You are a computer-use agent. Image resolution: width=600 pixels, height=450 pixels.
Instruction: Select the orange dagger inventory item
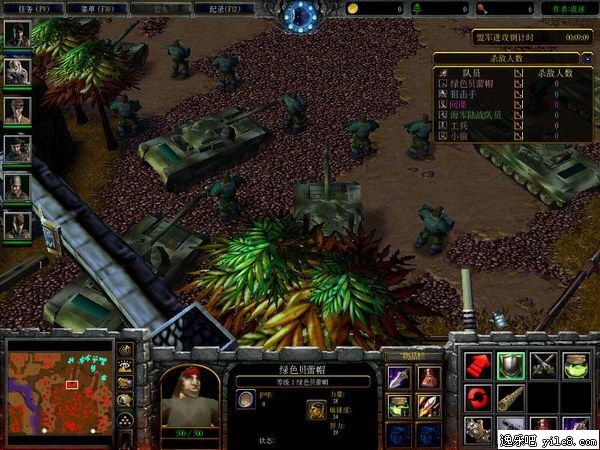(428, 405)
